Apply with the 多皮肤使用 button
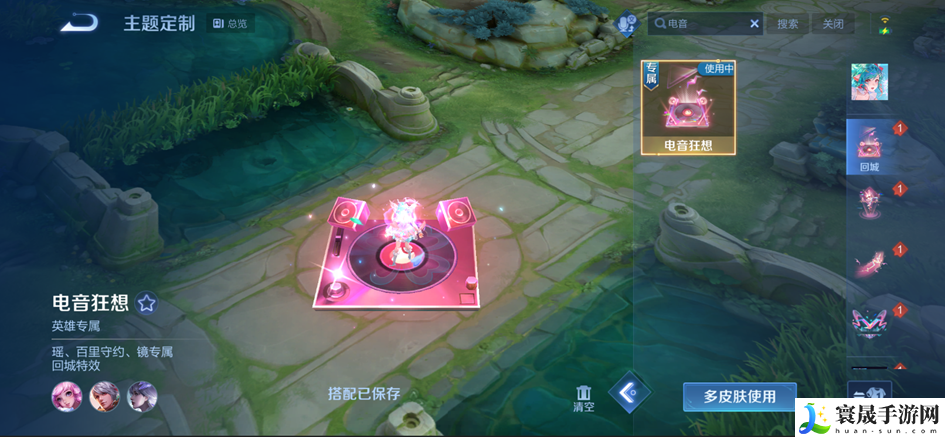Screen dimensions: 945x437 click(x=739, y=396)
